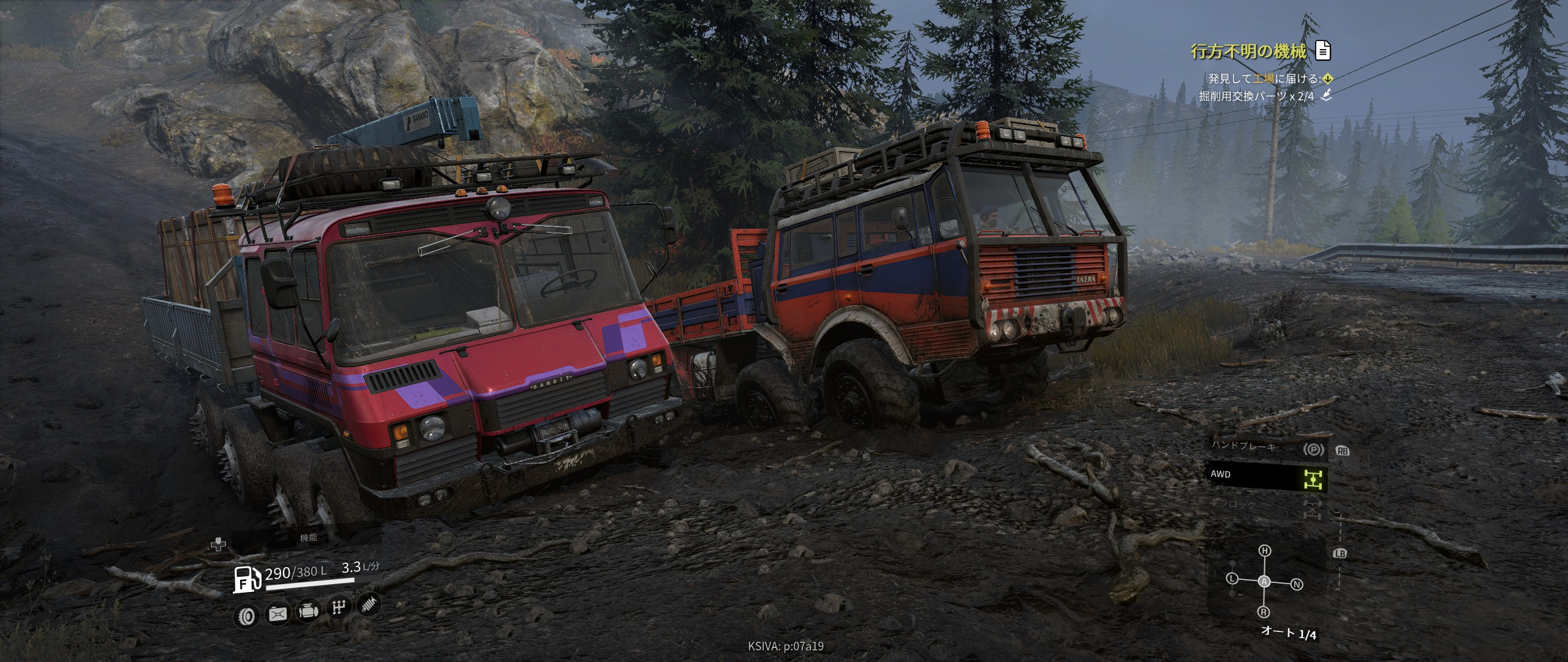Click the fuel tank damage status icon
Screen dimensions: 1568x662
tap(277, 614)
